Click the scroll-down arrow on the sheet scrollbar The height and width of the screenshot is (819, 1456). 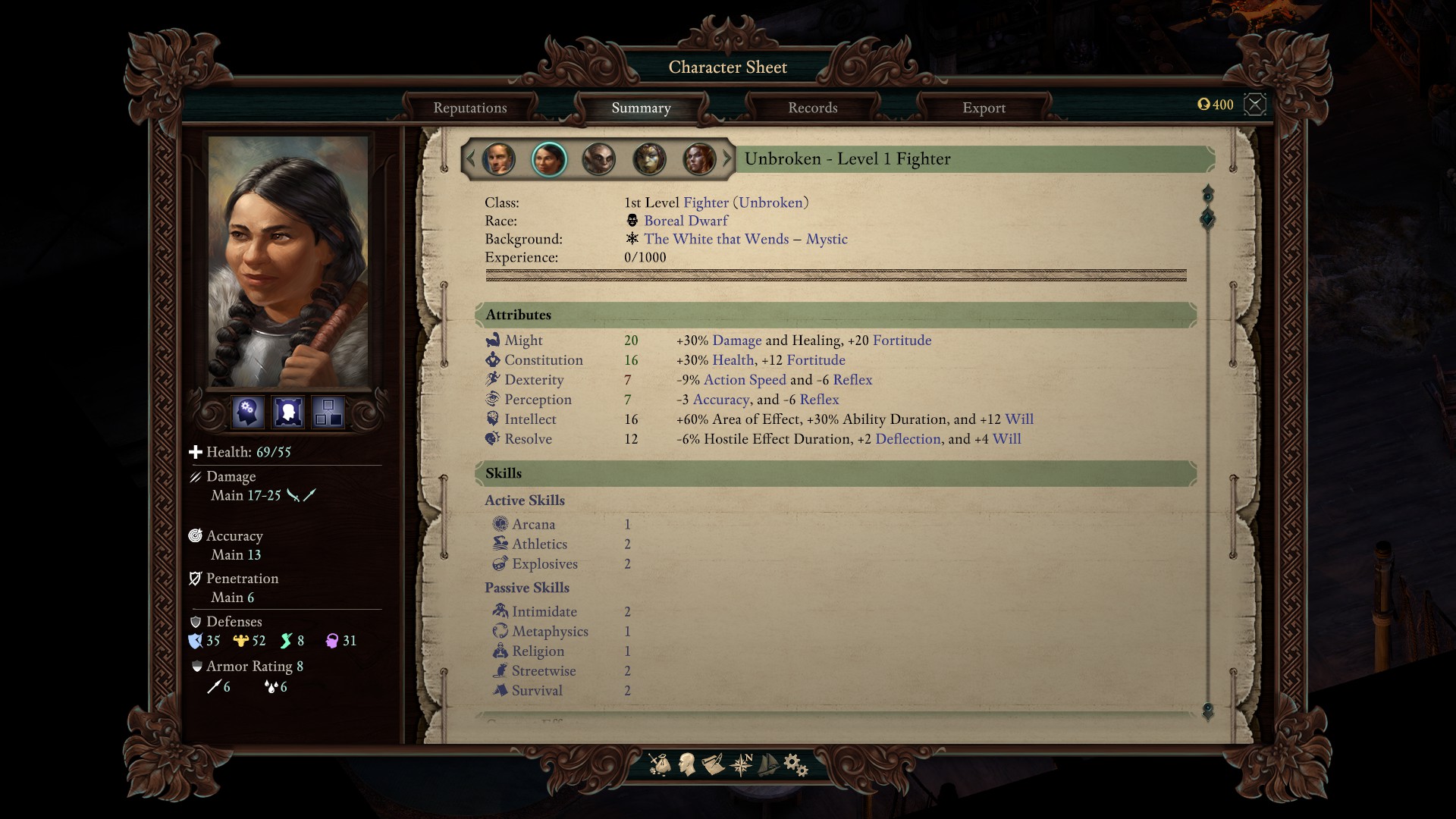pos(1208,711)
